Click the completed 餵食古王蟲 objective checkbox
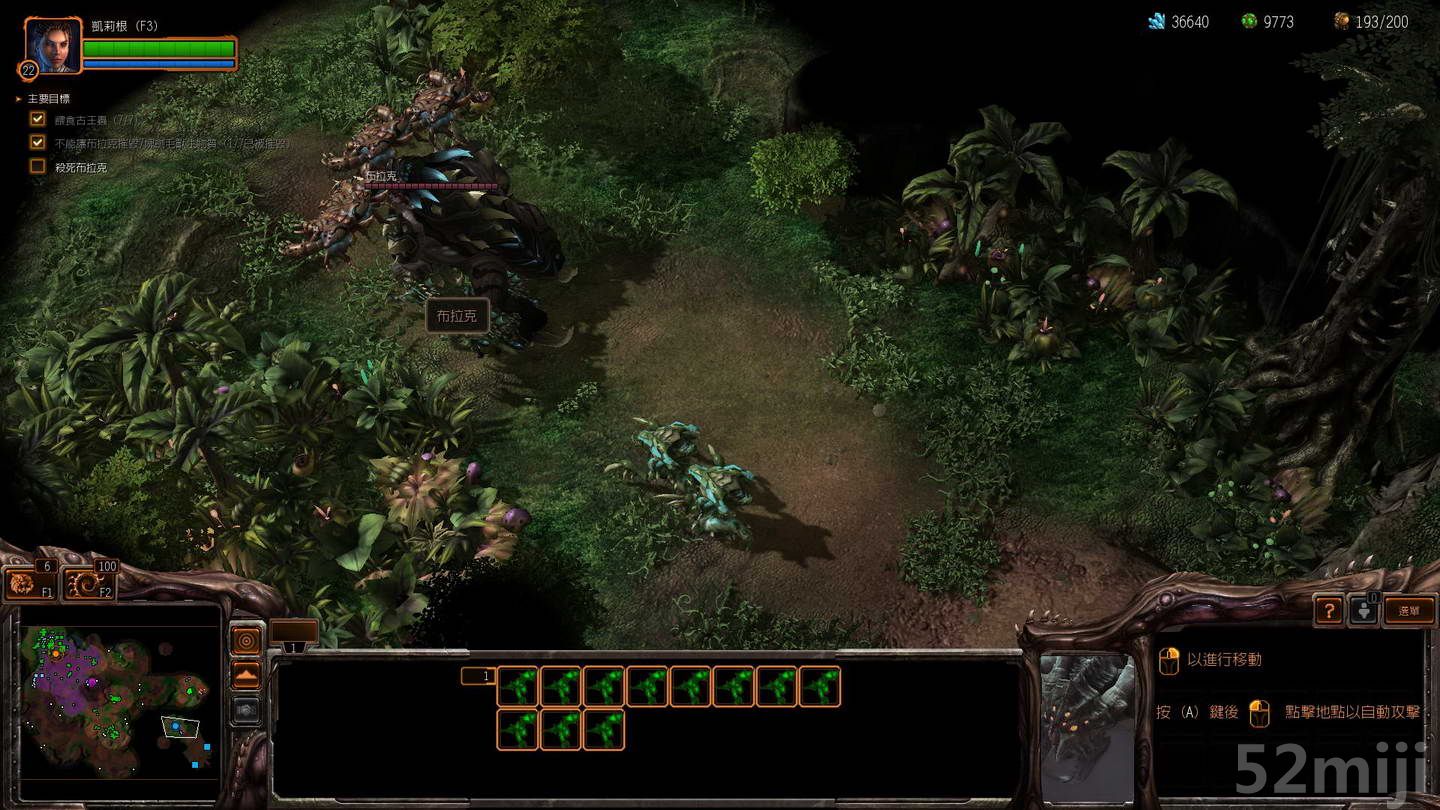This screenshot has width=1440, height=810. pyautogui.click(x=37, y=118)
